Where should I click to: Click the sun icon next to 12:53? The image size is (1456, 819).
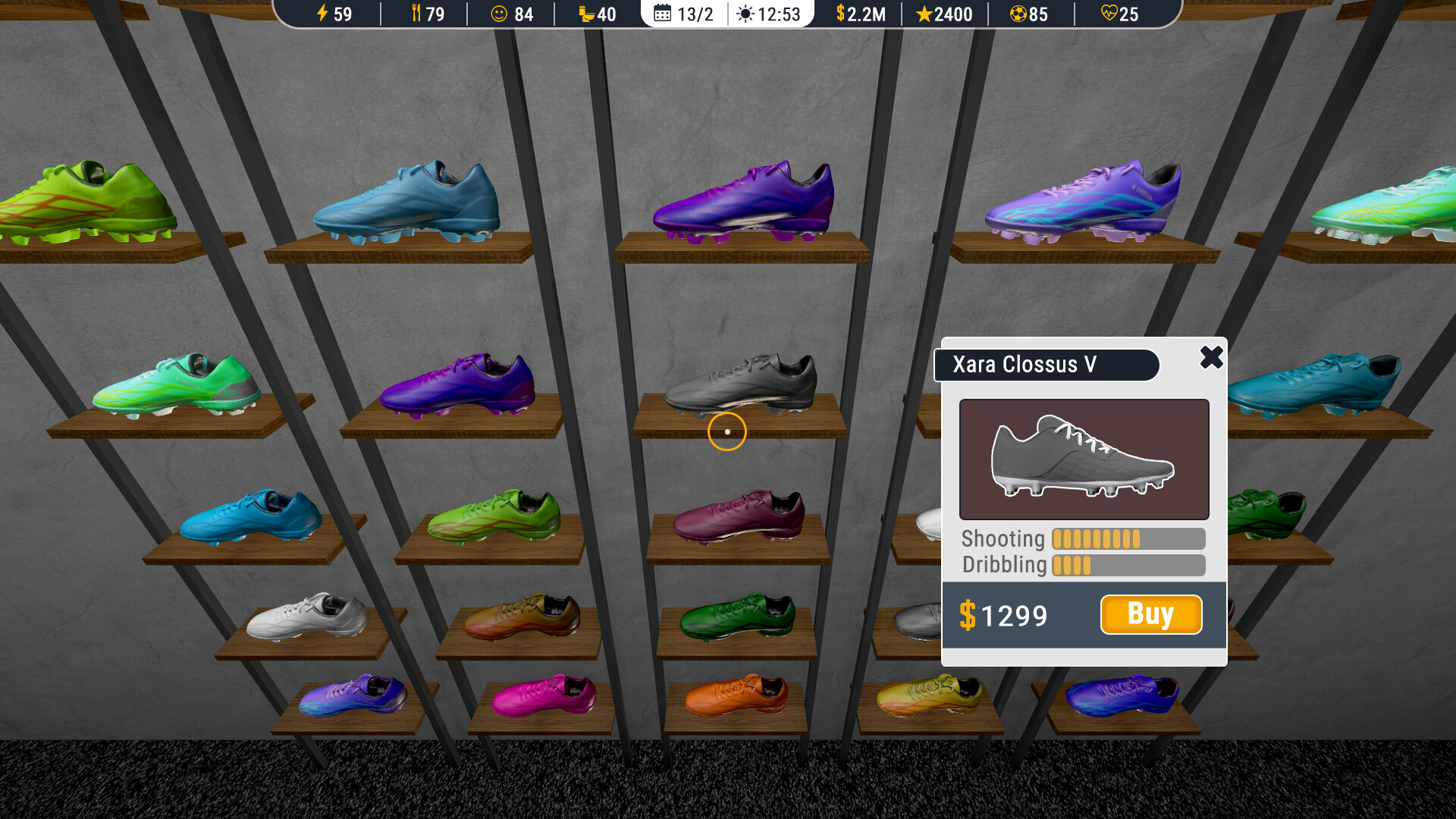(746, 14)
